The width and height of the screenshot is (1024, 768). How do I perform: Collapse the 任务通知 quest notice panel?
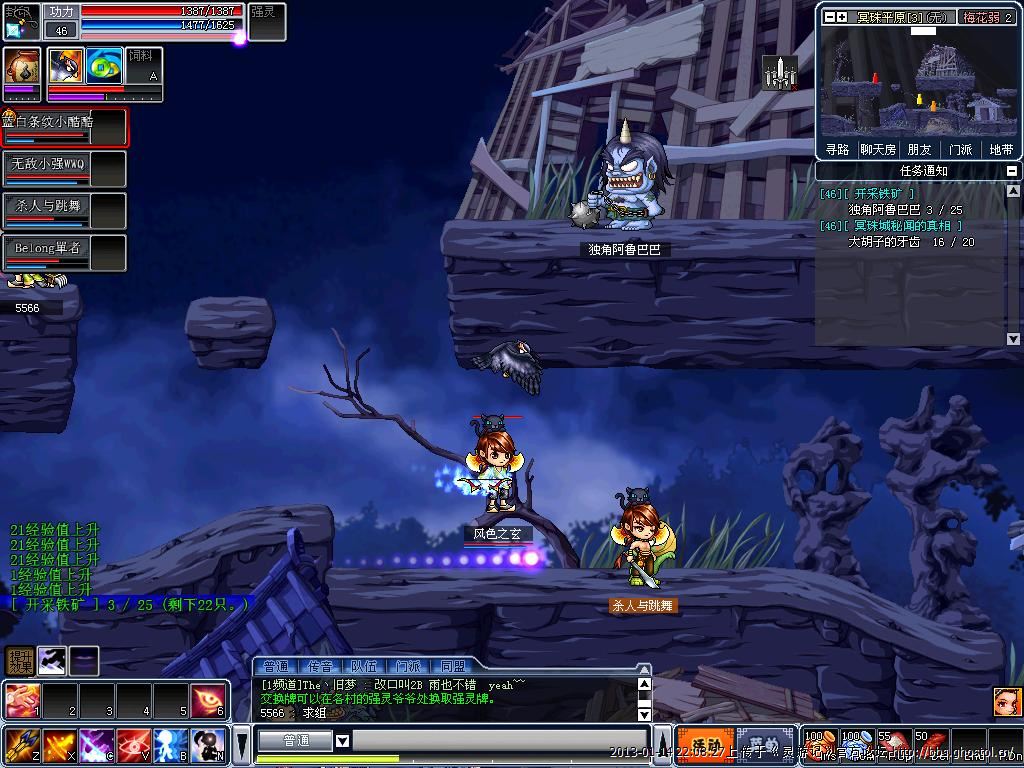coord(1012,171)
